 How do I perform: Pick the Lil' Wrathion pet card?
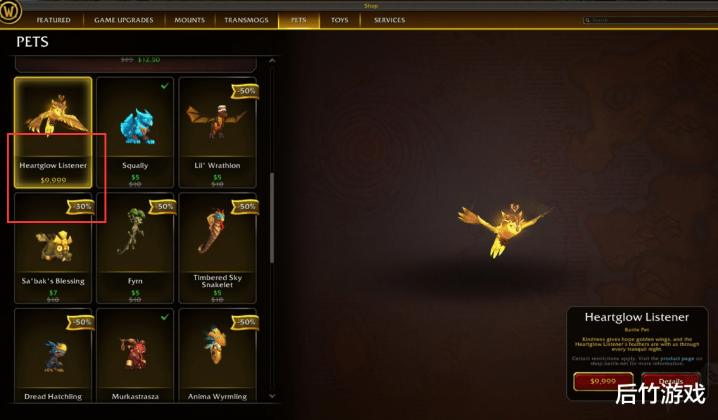(217, 132)
